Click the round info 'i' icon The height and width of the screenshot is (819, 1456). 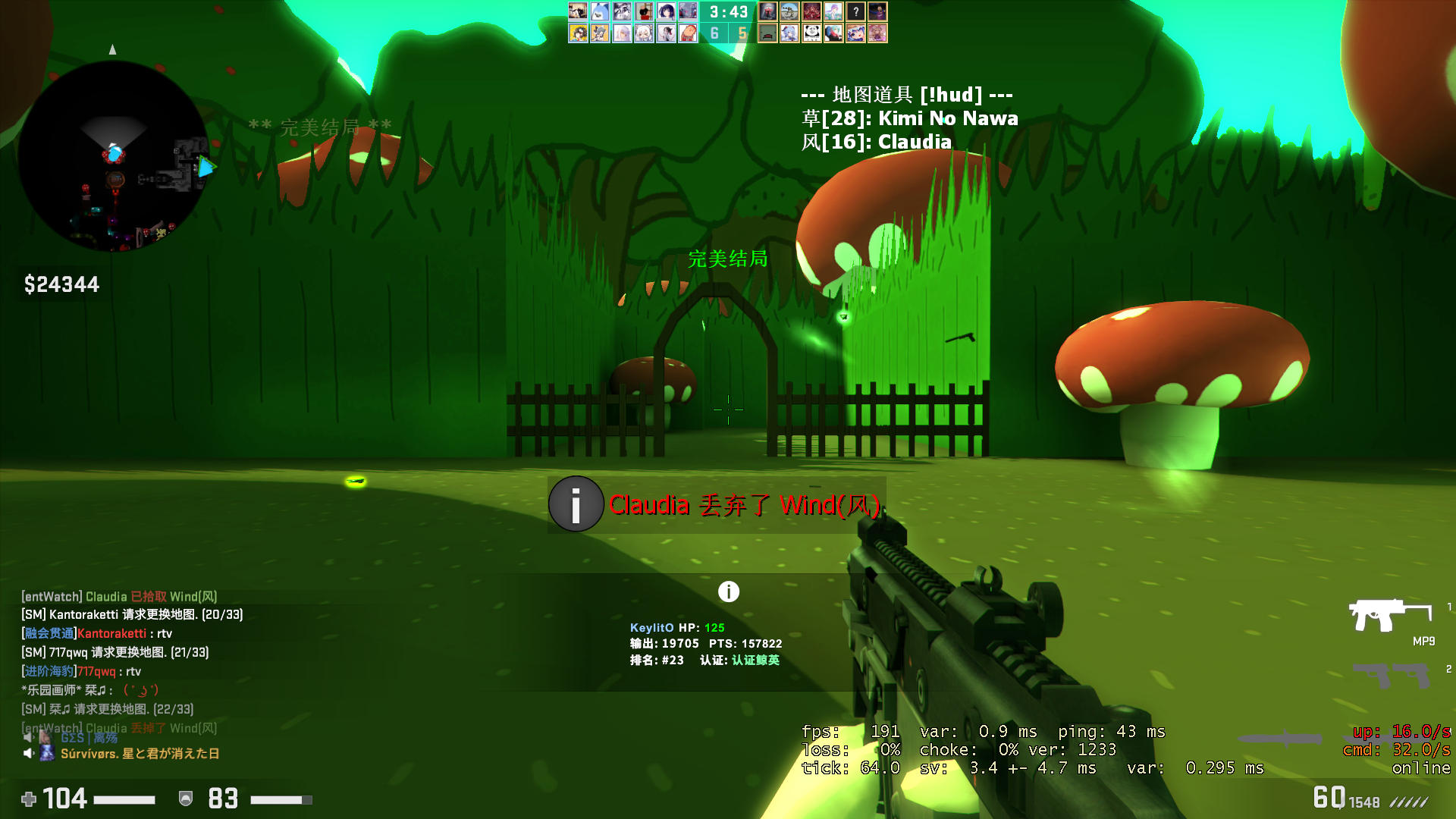[729, 591]
